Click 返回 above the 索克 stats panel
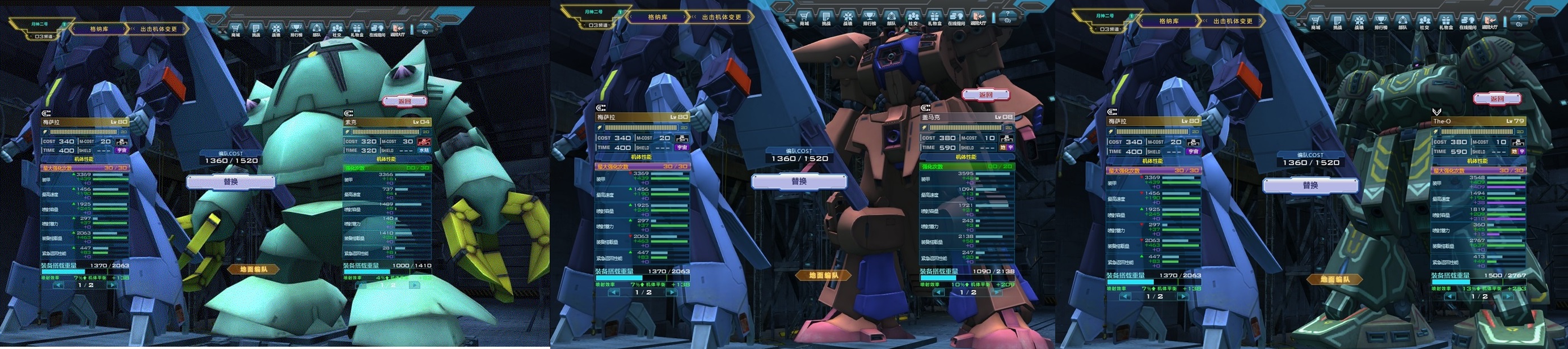1568x349 pixels. pos(404,101)
